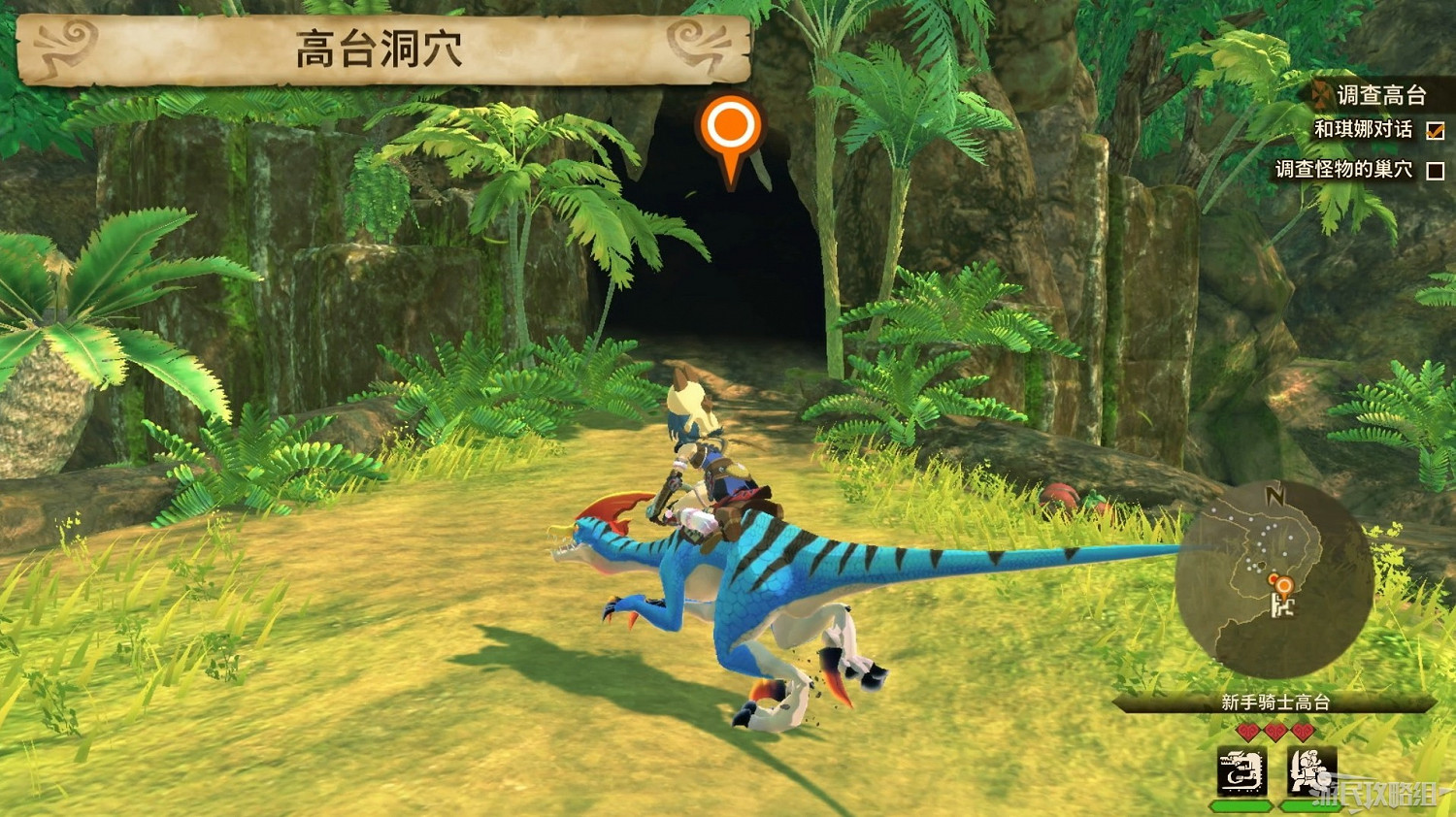The image size is (1456, 817).
Task: Check the empty box beside 调查怪物的巢穴
Action: tap(1435, 171)
